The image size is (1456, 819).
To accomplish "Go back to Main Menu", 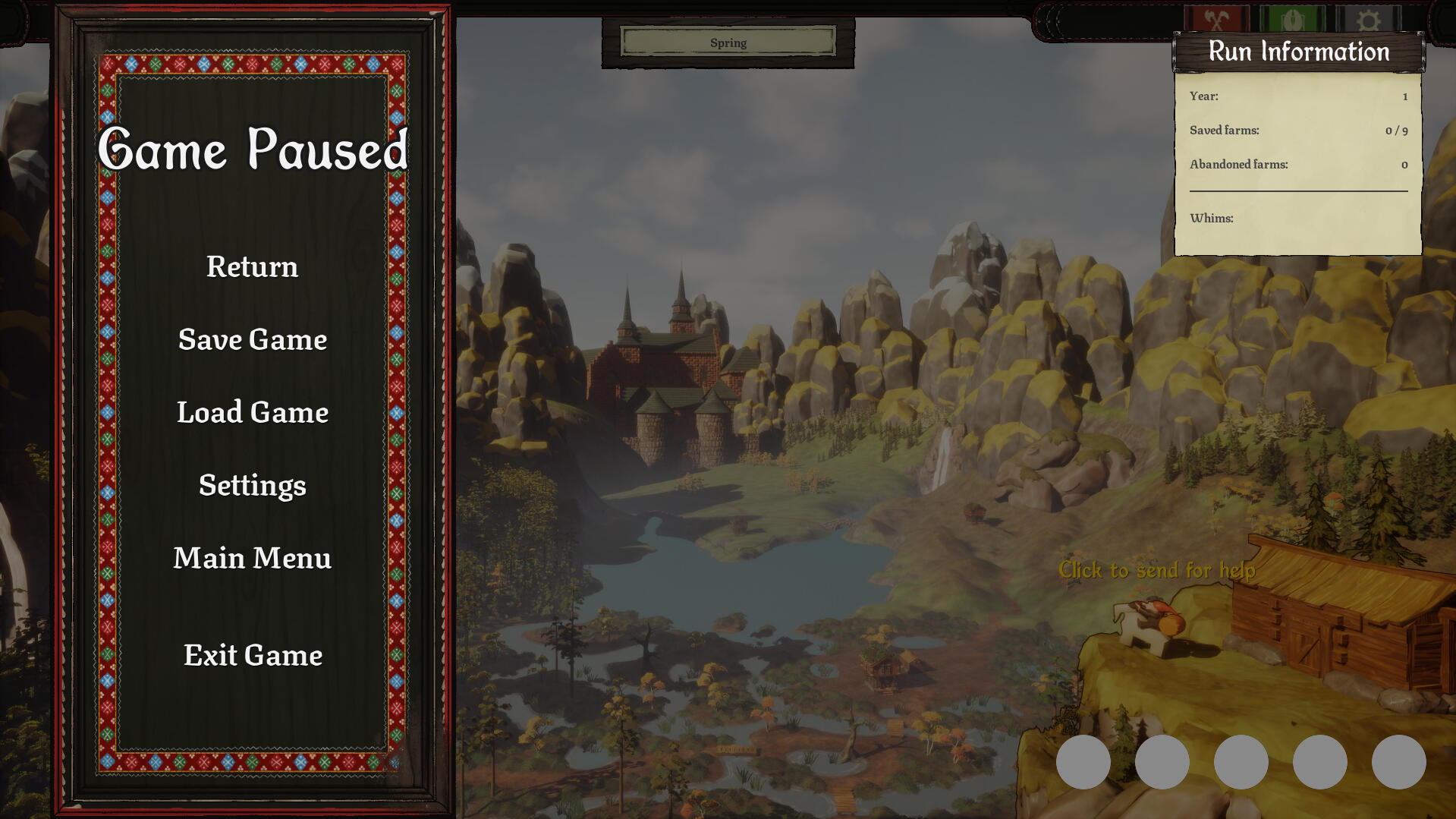I will tap(252, 559).
